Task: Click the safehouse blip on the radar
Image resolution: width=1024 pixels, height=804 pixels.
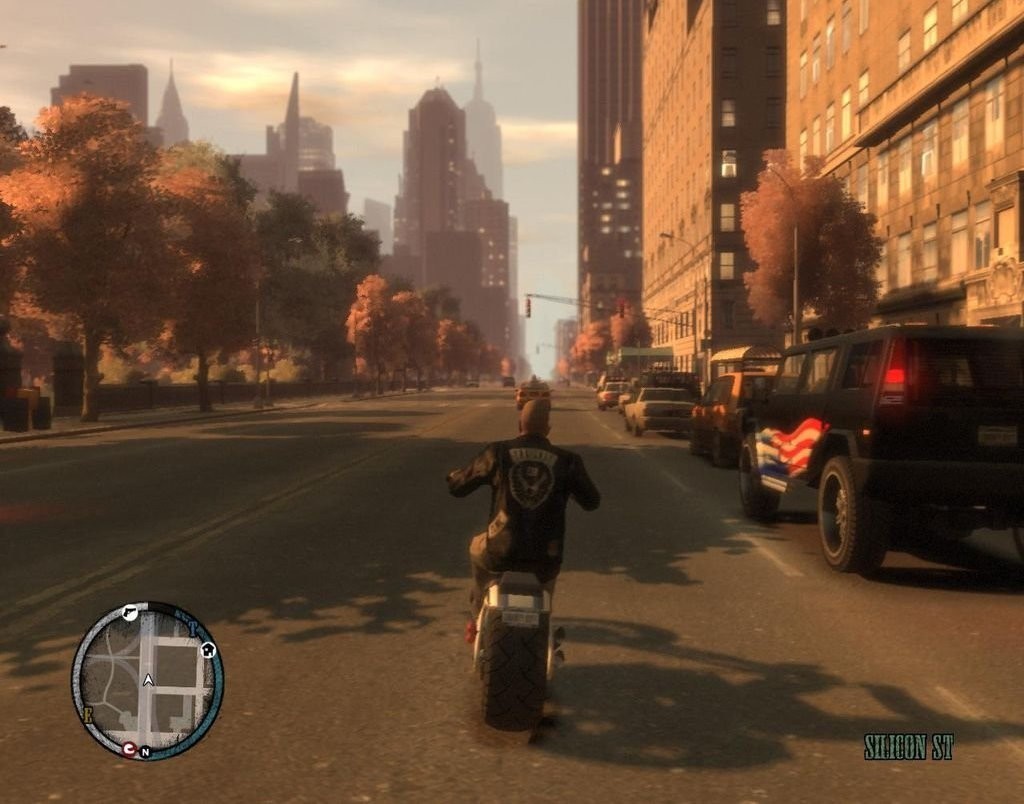Action: pos(208,650)
